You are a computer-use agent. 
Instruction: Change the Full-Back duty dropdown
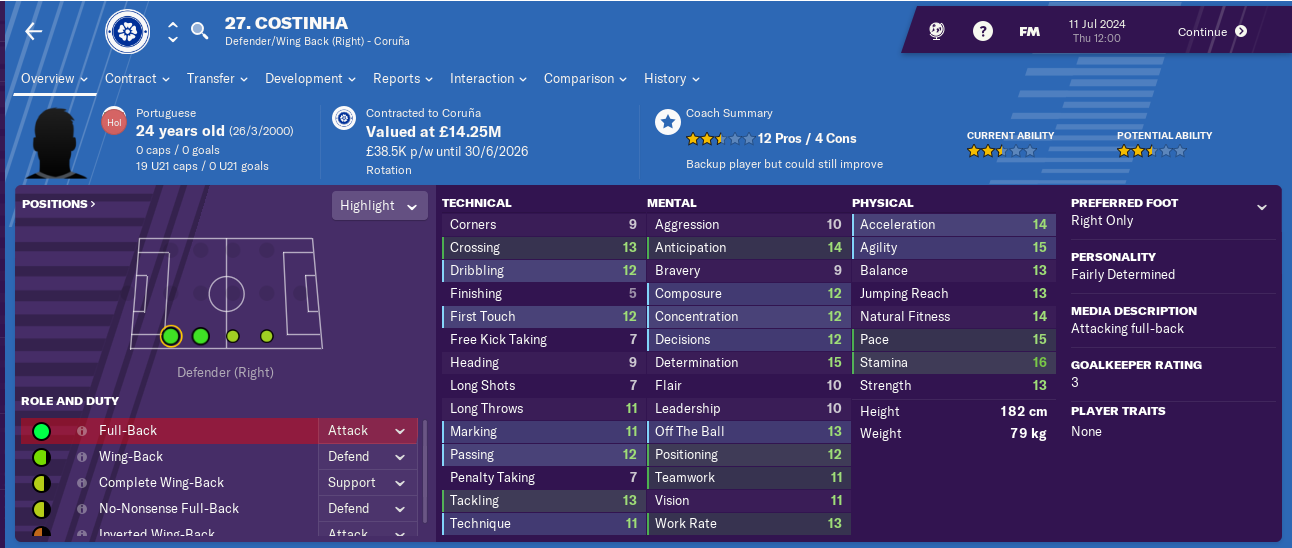(367, 430)
